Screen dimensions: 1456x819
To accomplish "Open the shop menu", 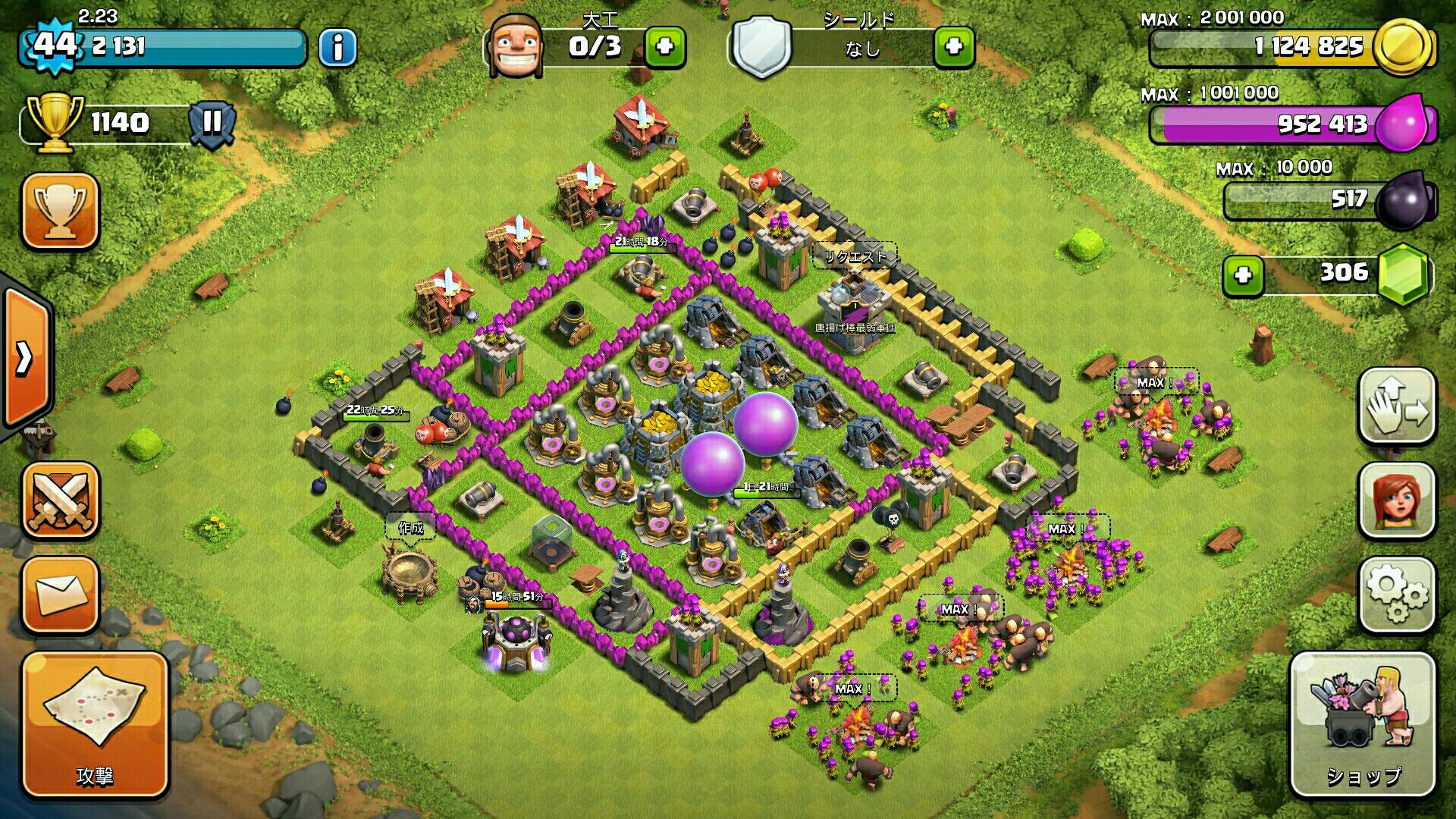I will 1363,724.
